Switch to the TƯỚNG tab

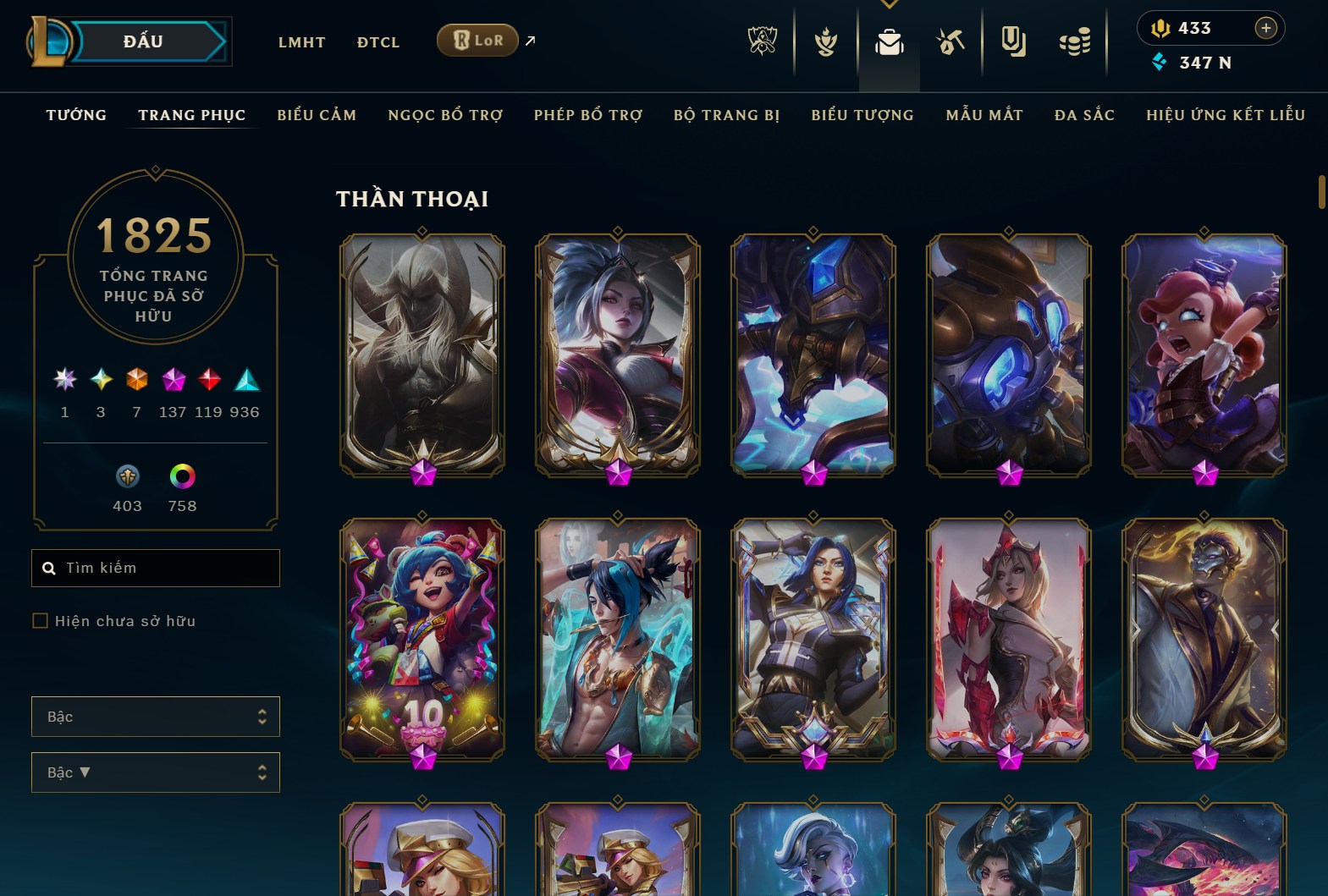click(76, 115)
